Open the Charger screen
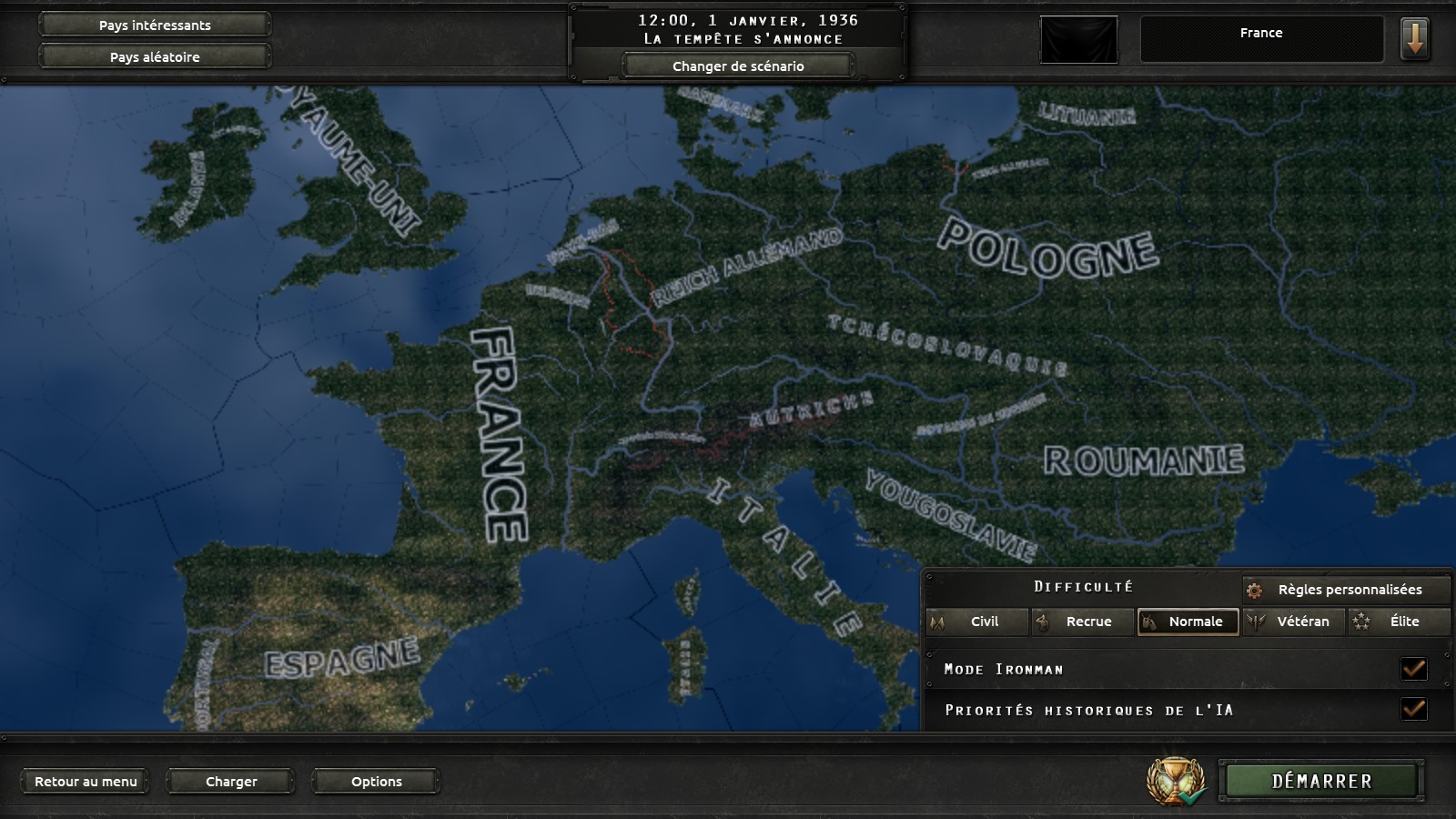 click(230, 781)
